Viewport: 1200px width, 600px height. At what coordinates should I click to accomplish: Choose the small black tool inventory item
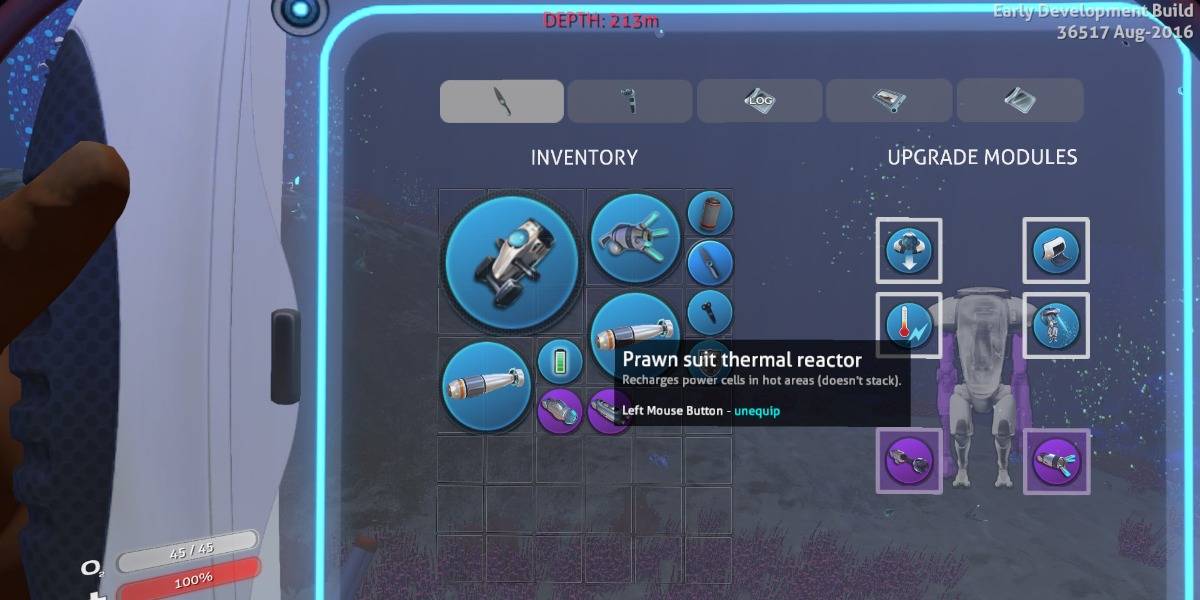point(710,312)
